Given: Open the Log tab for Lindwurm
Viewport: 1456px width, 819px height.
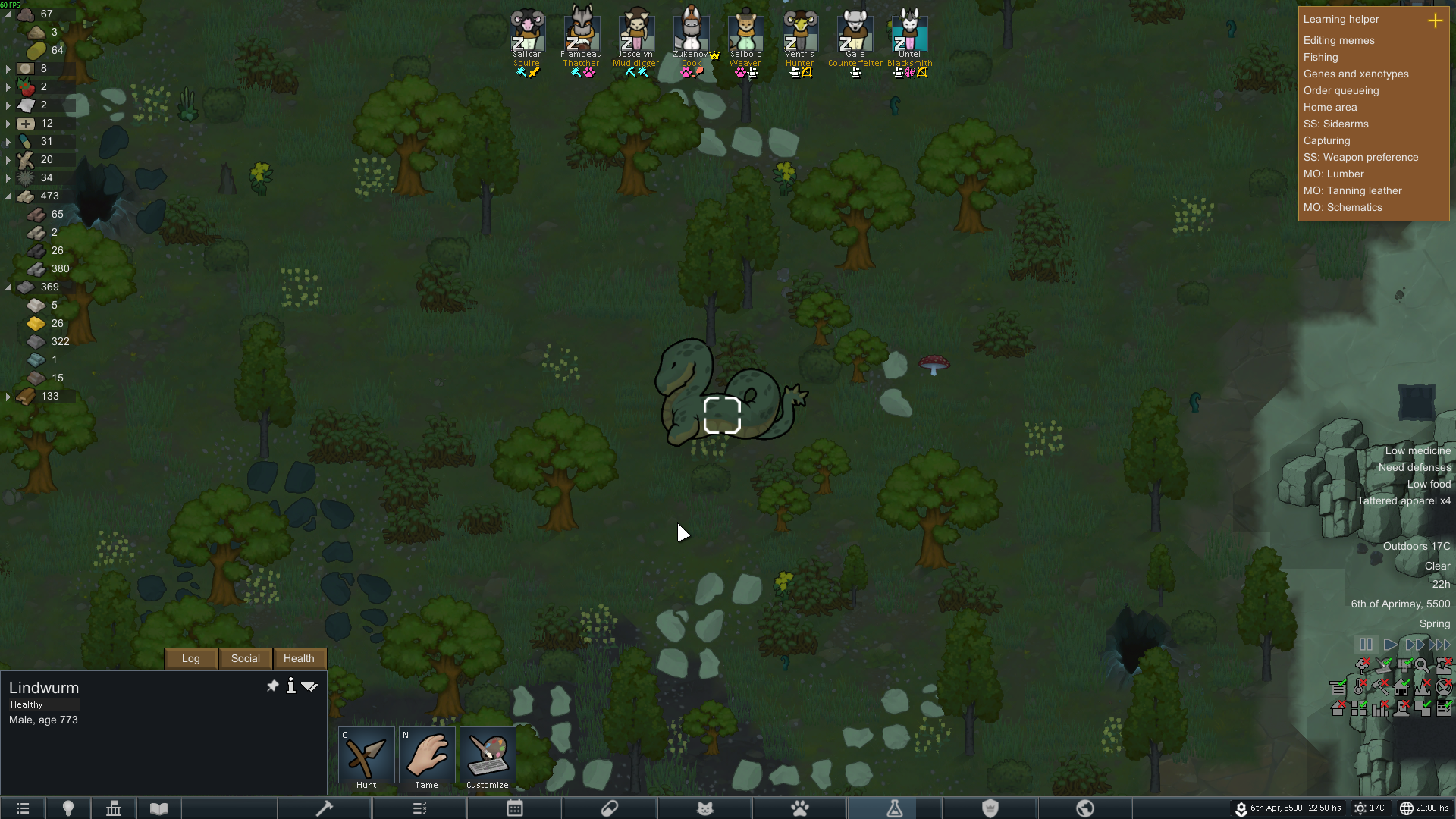Looking at the screenshot, I should pos(190,658).
